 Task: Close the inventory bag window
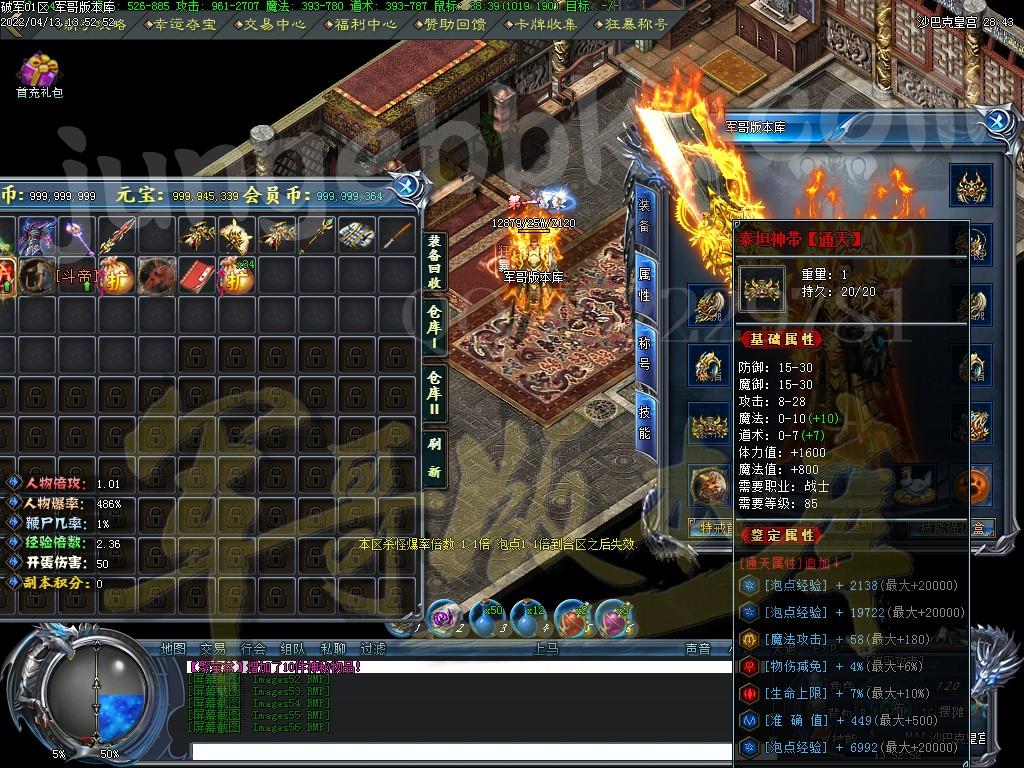407,186
